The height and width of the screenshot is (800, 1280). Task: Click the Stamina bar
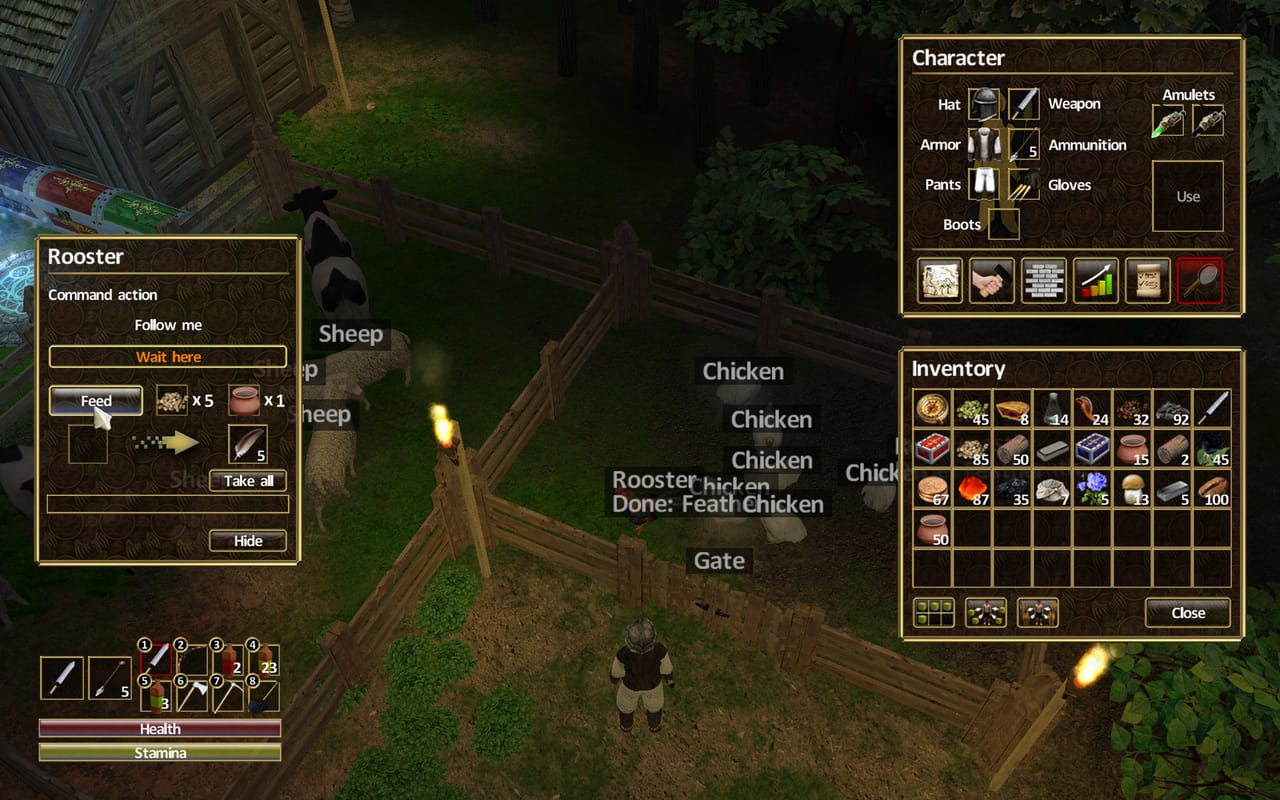click(158, 753)
